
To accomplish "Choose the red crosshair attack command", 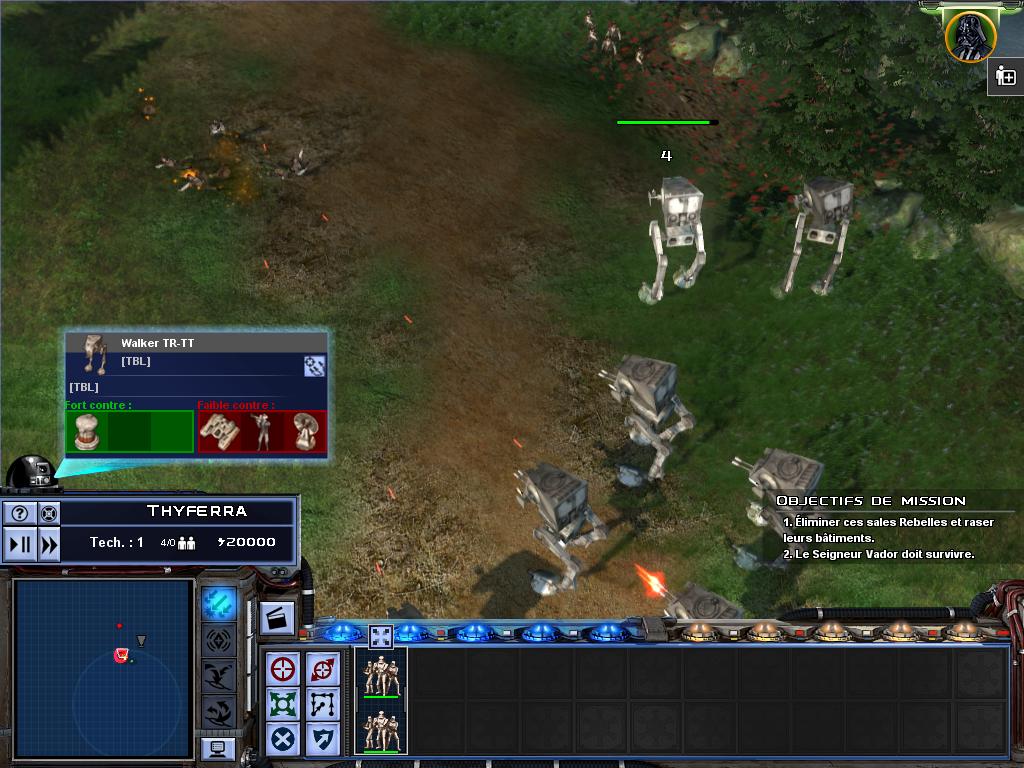I will (x=284, y=669).
